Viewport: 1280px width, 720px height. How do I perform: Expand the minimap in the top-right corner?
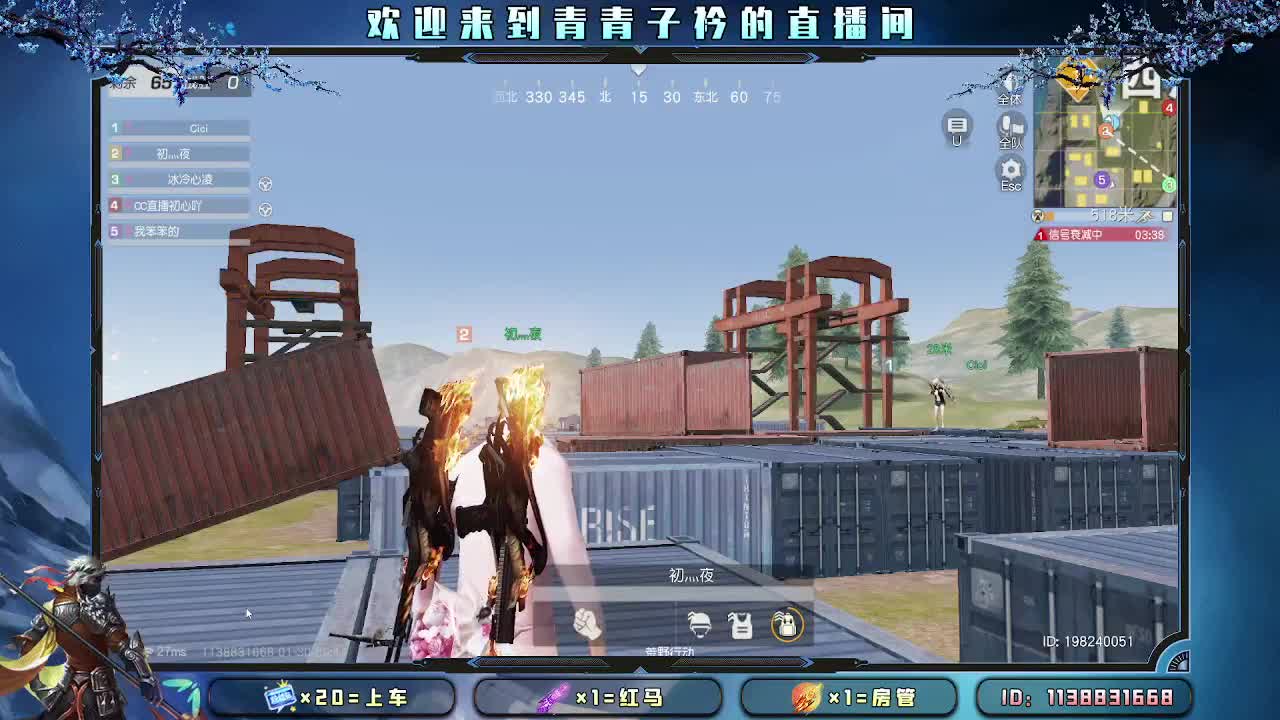pyautogui.click(x=1168, y=216)
